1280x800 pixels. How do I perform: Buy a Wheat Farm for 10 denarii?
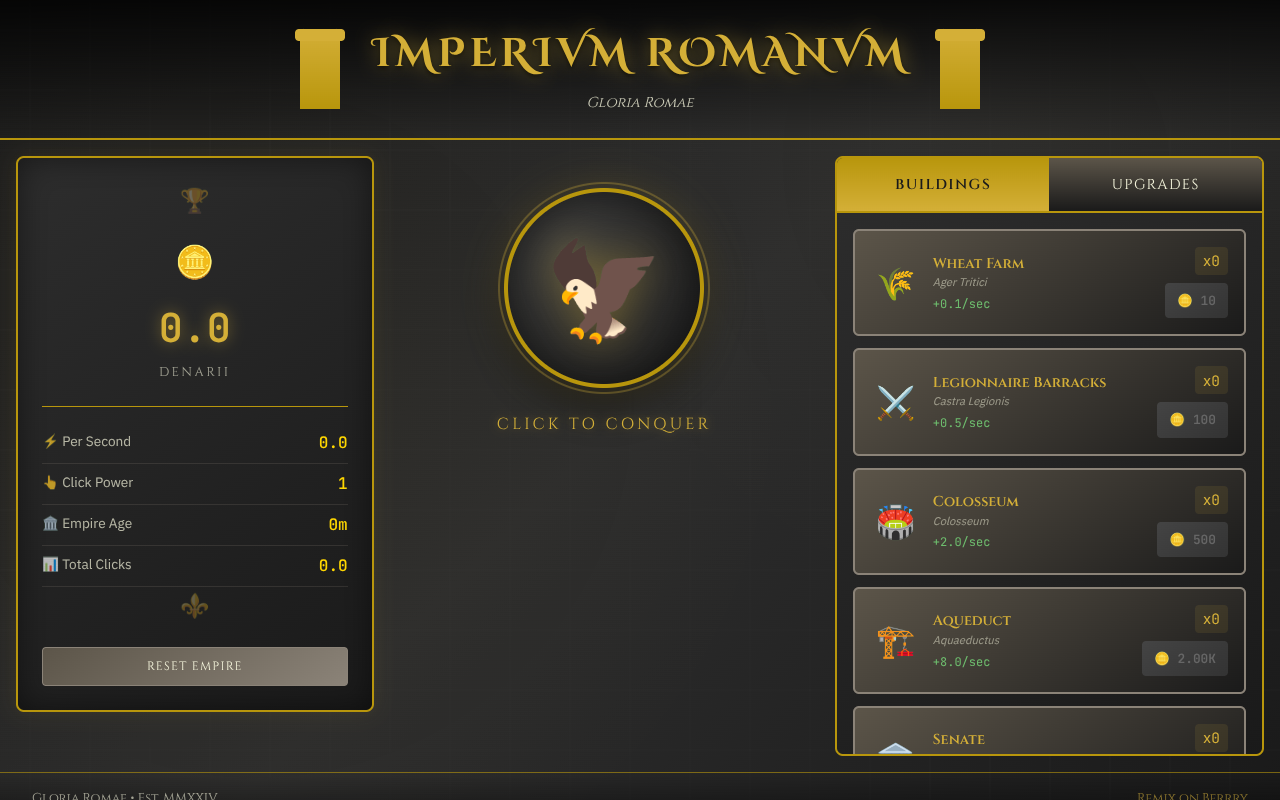pos(1196,300)
